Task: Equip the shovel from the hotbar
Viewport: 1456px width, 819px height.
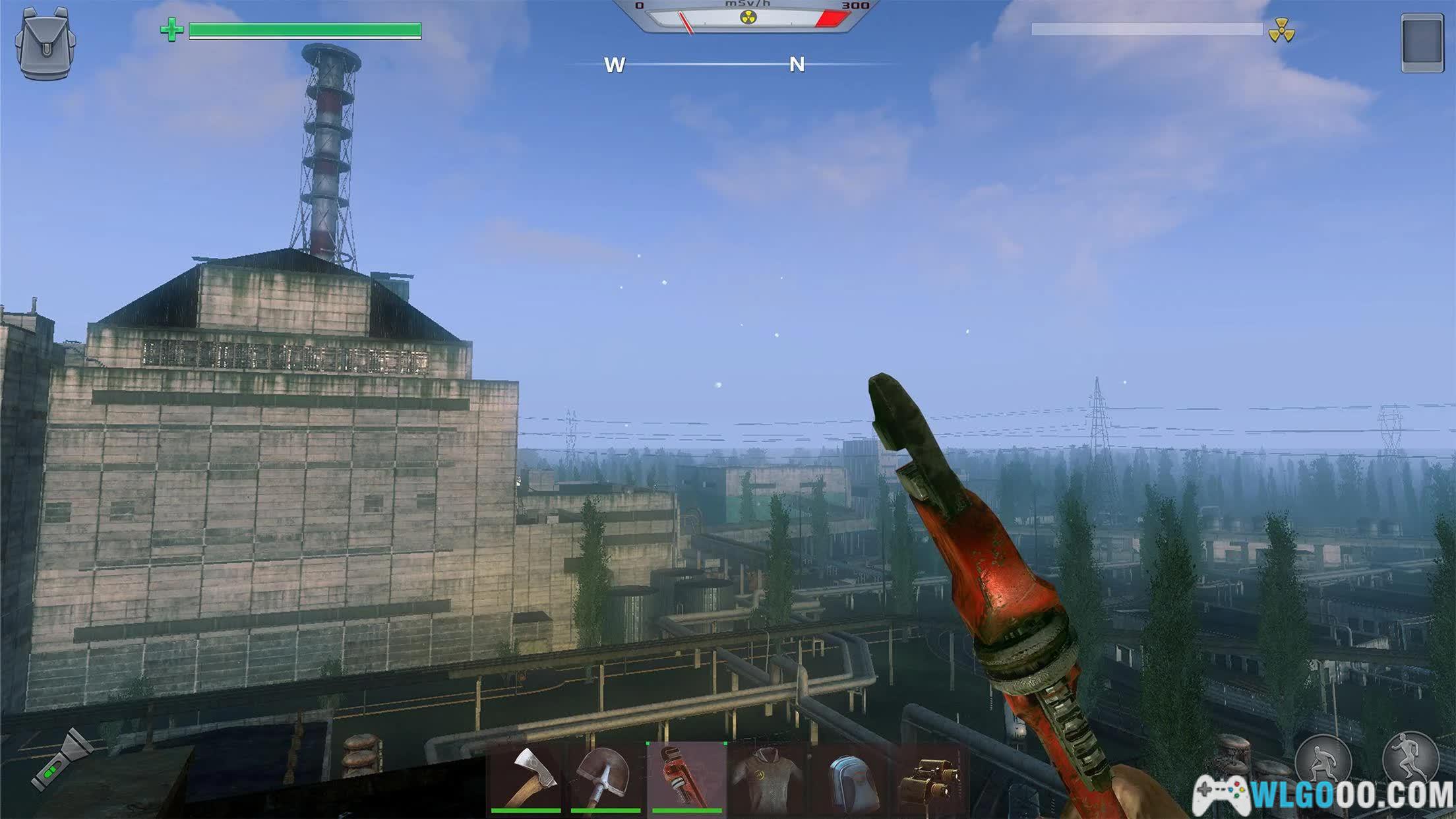Action: tap(606, 778)
